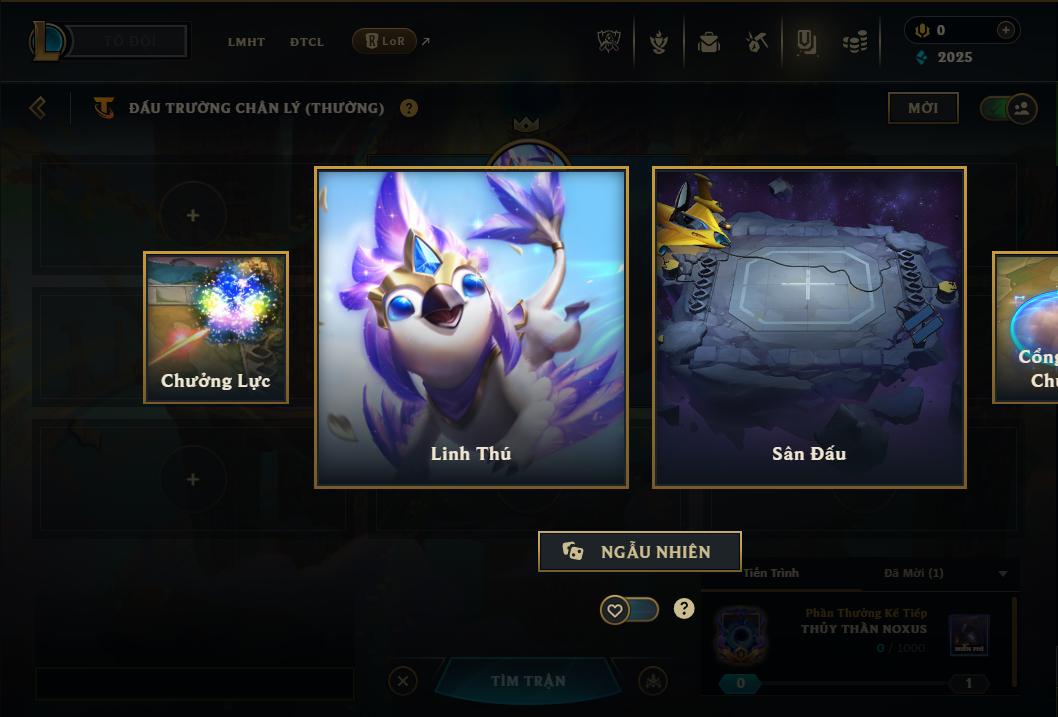Switch to the ĐTCL tab
This screenshot has height=717, width=1058.
click(307, 42)
